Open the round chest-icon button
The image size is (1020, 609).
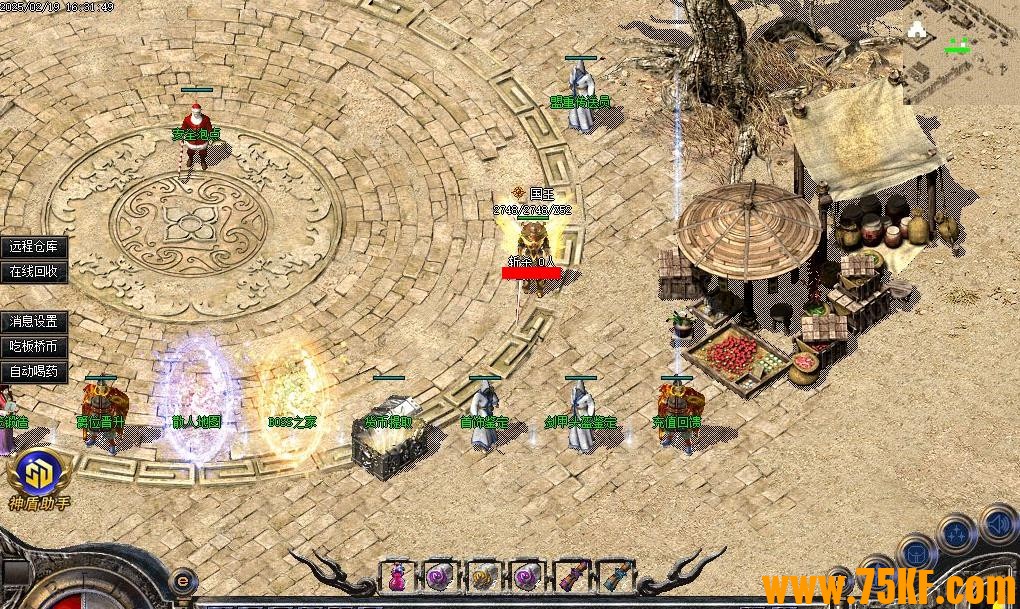click(916, 553)
